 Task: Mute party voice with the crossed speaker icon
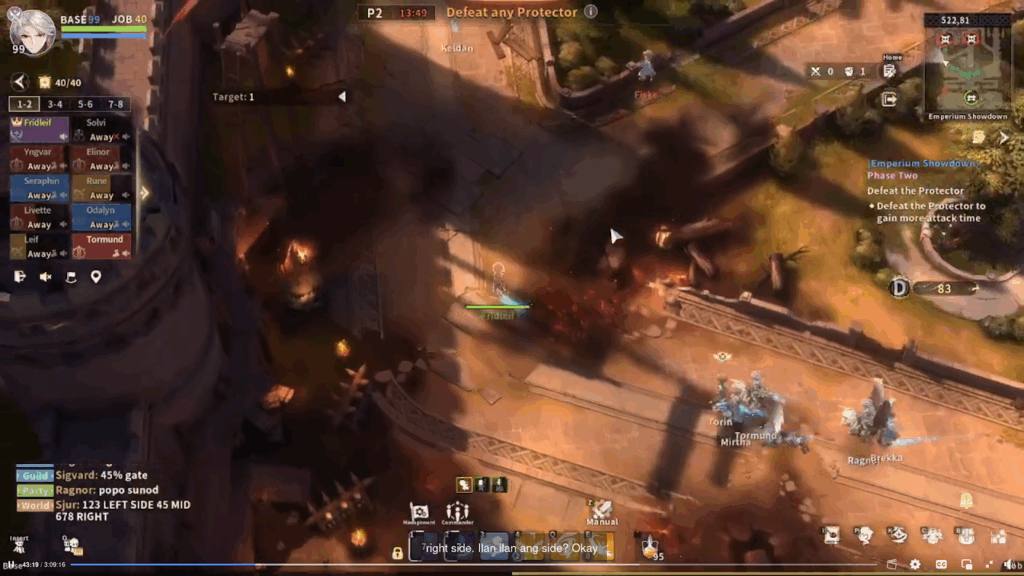[46, 277]
